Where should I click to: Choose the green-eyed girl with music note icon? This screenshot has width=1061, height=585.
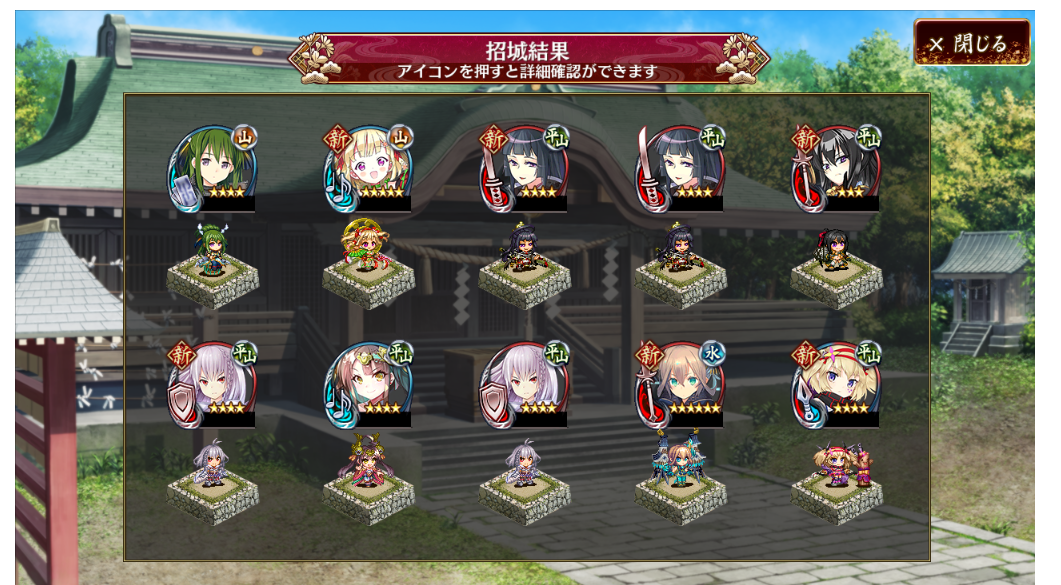[x=367, y=384]
